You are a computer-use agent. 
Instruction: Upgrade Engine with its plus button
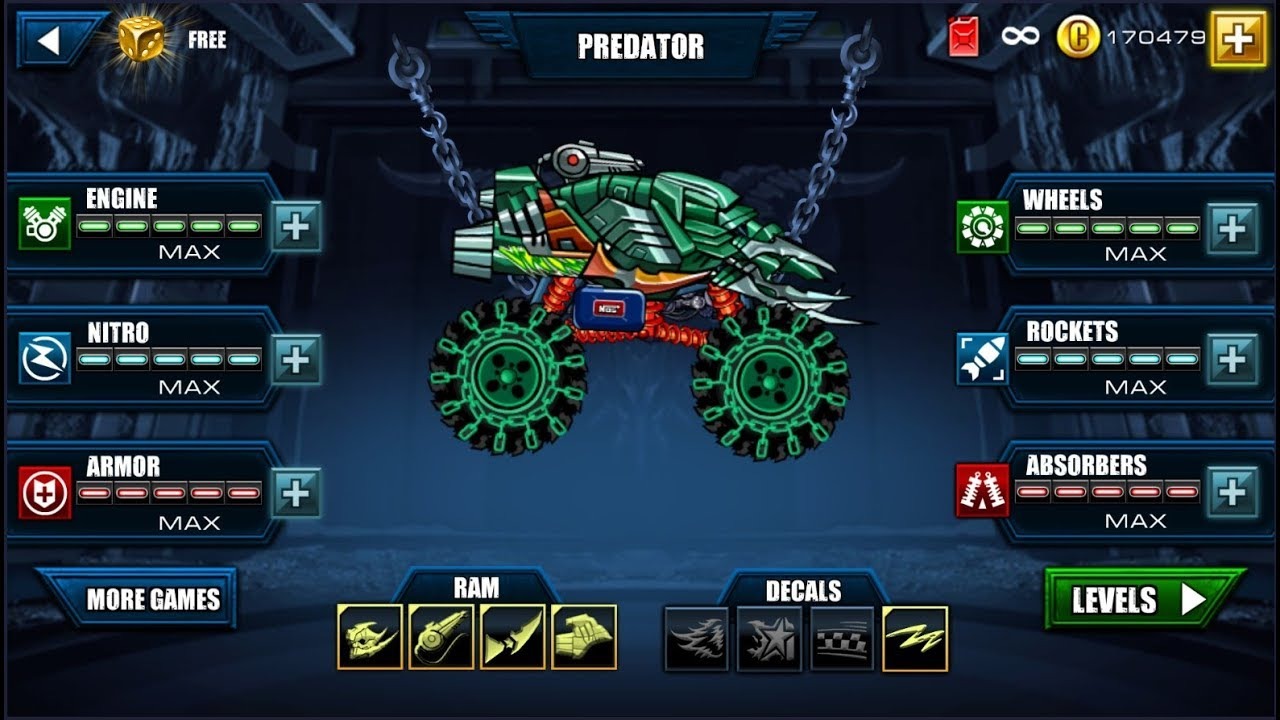[296, 226]
